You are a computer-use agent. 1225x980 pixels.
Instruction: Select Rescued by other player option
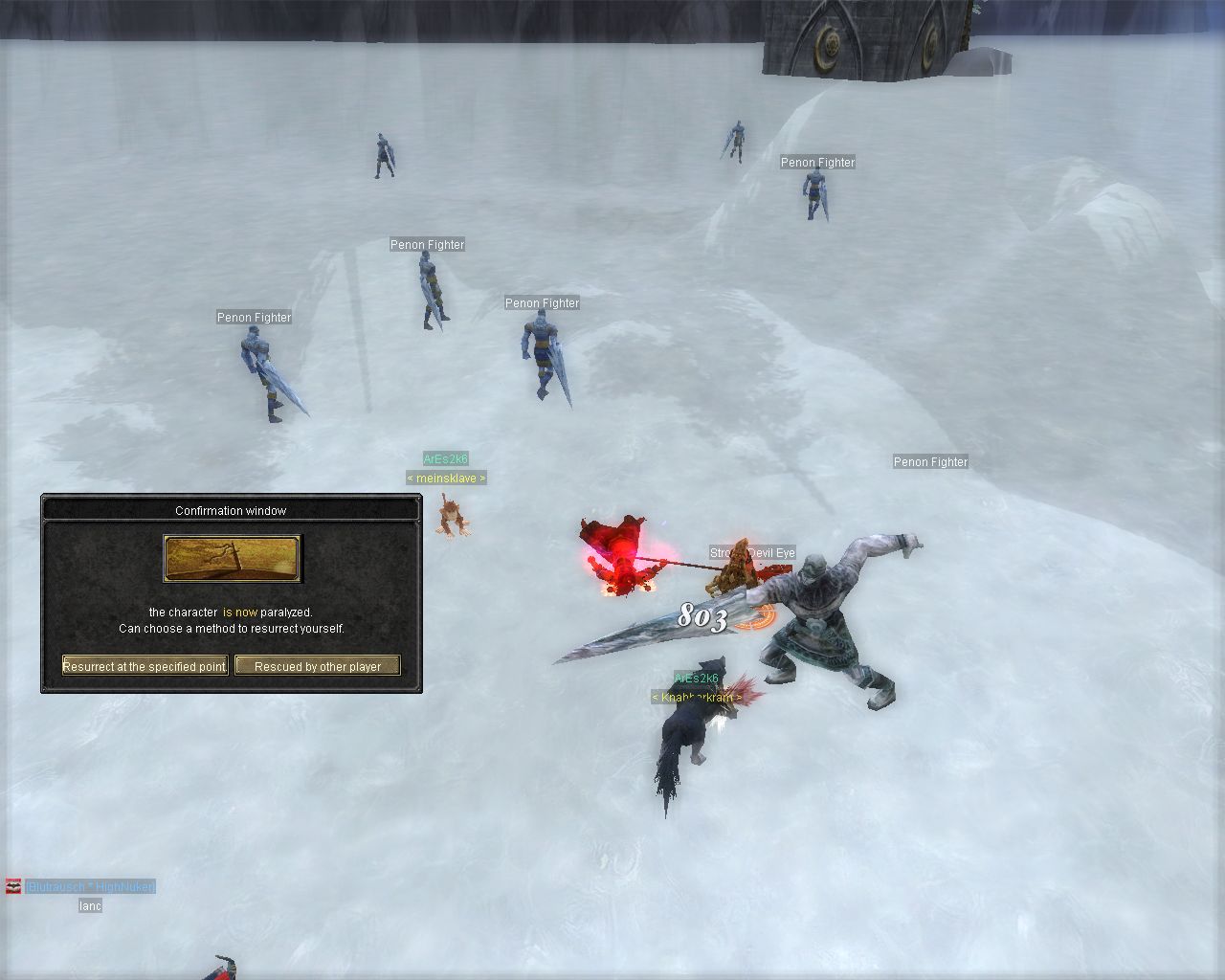(x=317, y=666)
